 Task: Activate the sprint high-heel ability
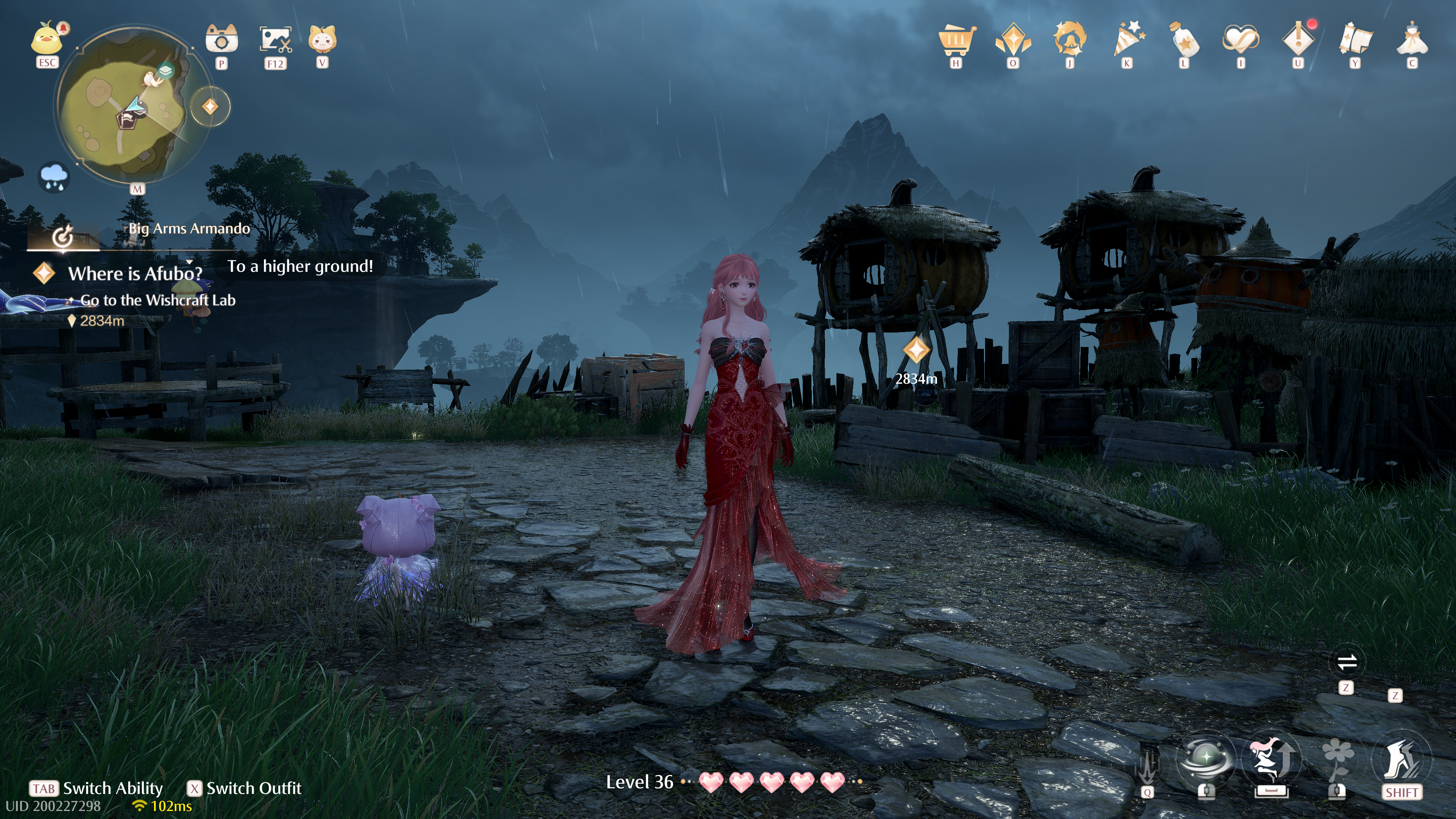[x=1401, y=760]
